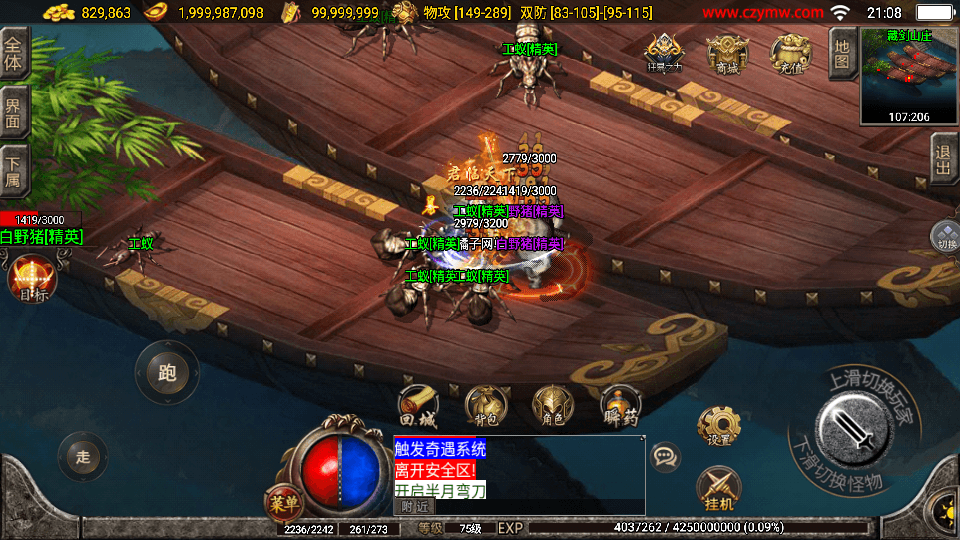Screen dimensions: 960x540
Task: Open the 设置 settings gear
Action: coord(719,426)
